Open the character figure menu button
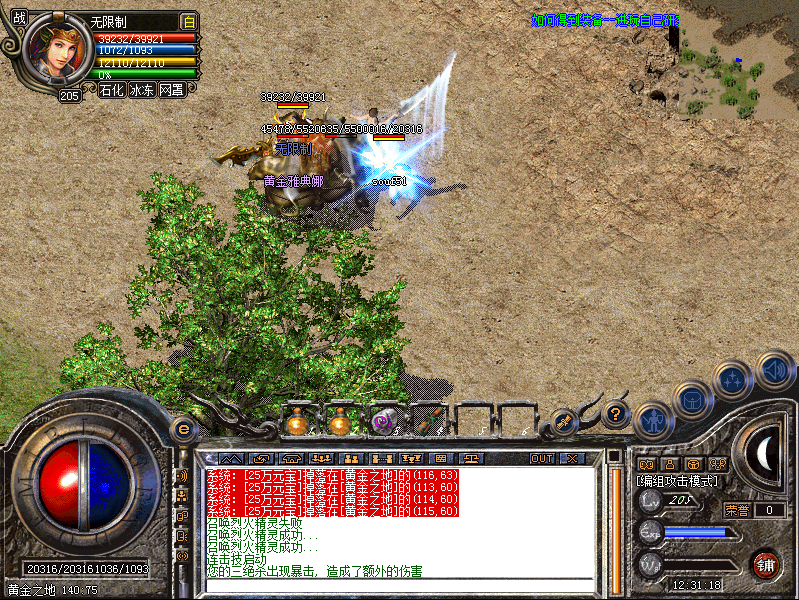Screen dimensions: 799x600 point(652,419)
